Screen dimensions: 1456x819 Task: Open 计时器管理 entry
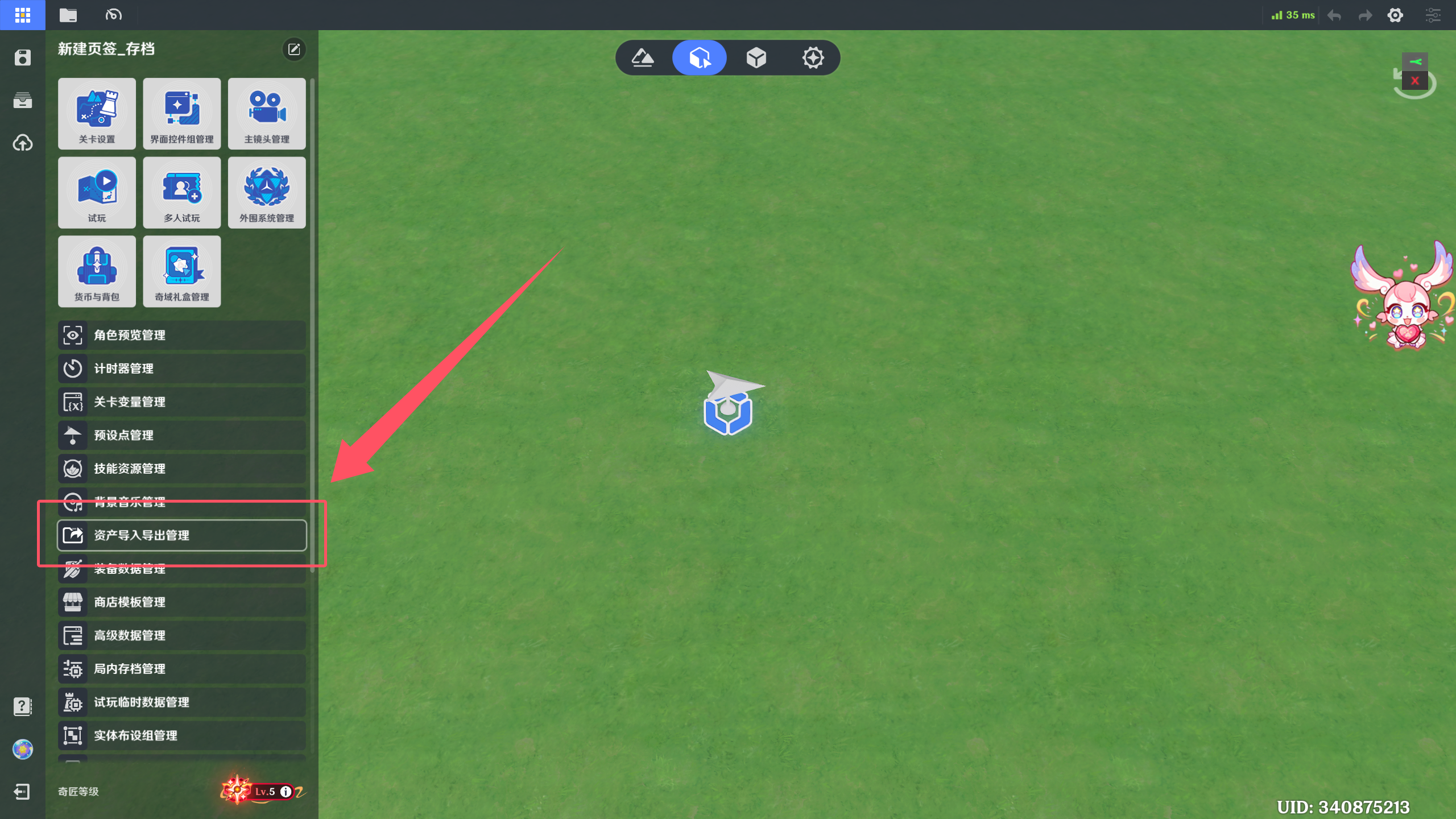click(x=181, y=369)
